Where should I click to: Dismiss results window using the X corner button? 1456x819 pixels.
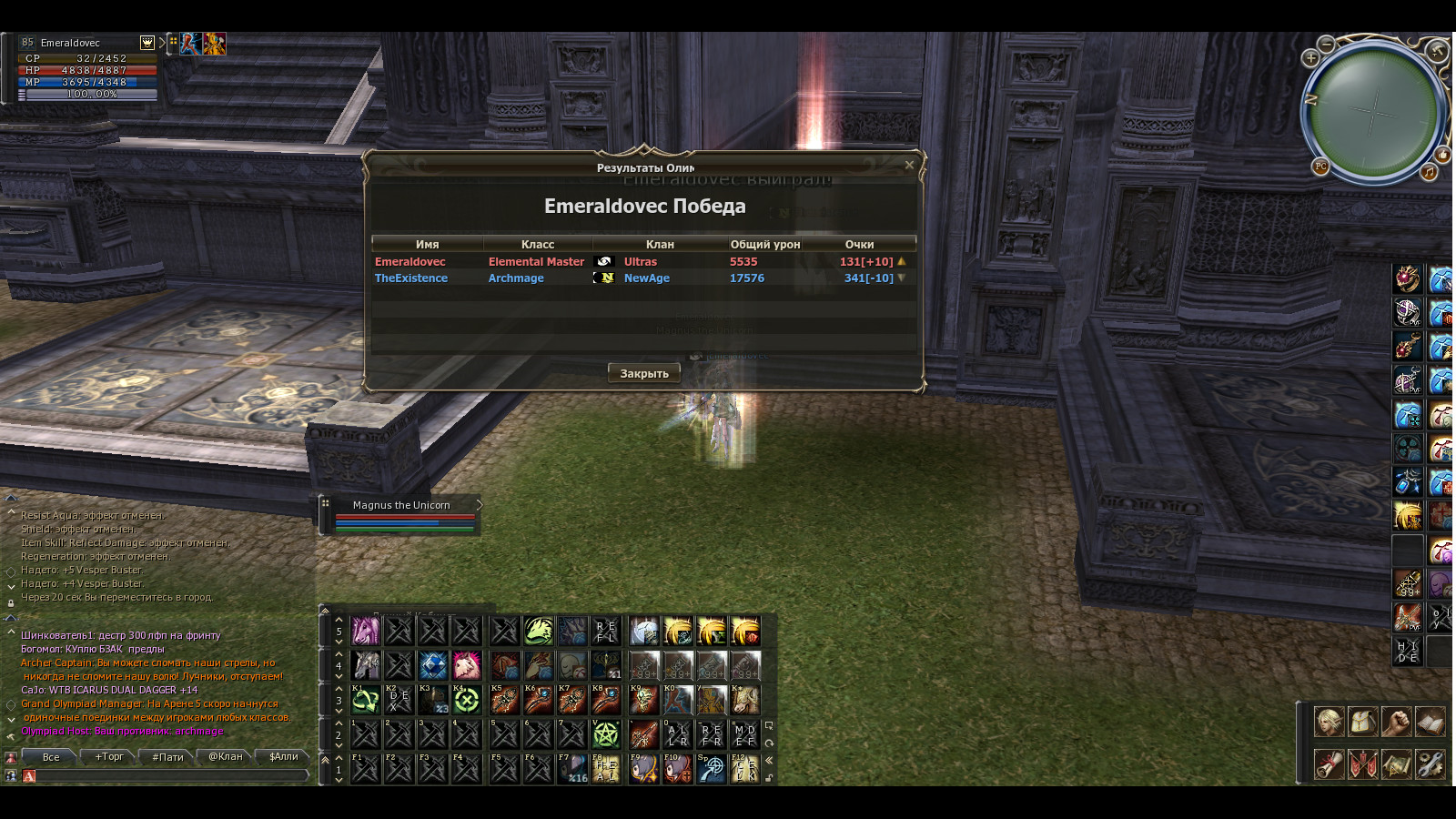(x=909, y=165)
